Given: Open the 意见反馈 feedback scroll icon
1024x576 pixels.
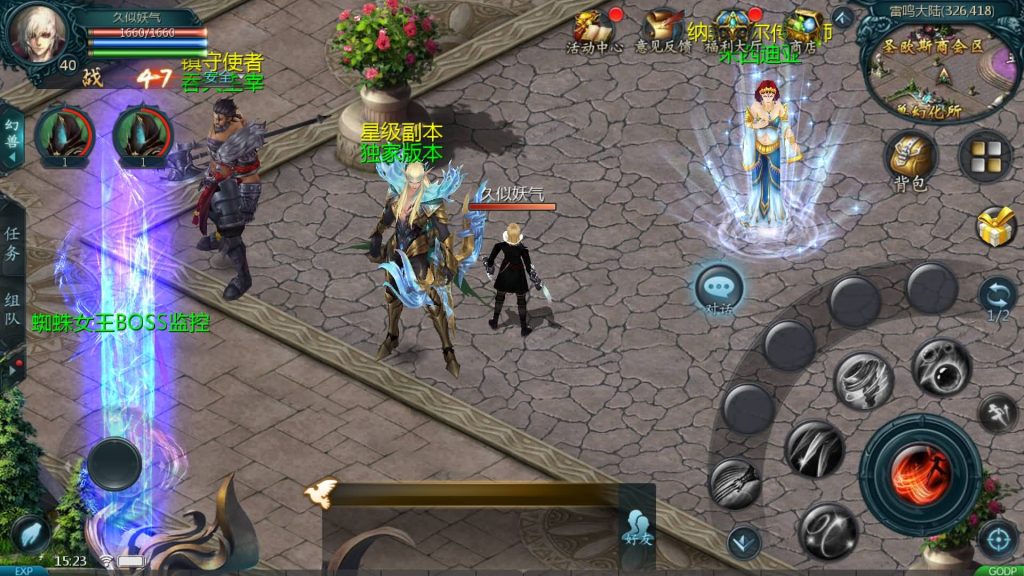Looking at the screenshot, I should (x=663, y=30).
